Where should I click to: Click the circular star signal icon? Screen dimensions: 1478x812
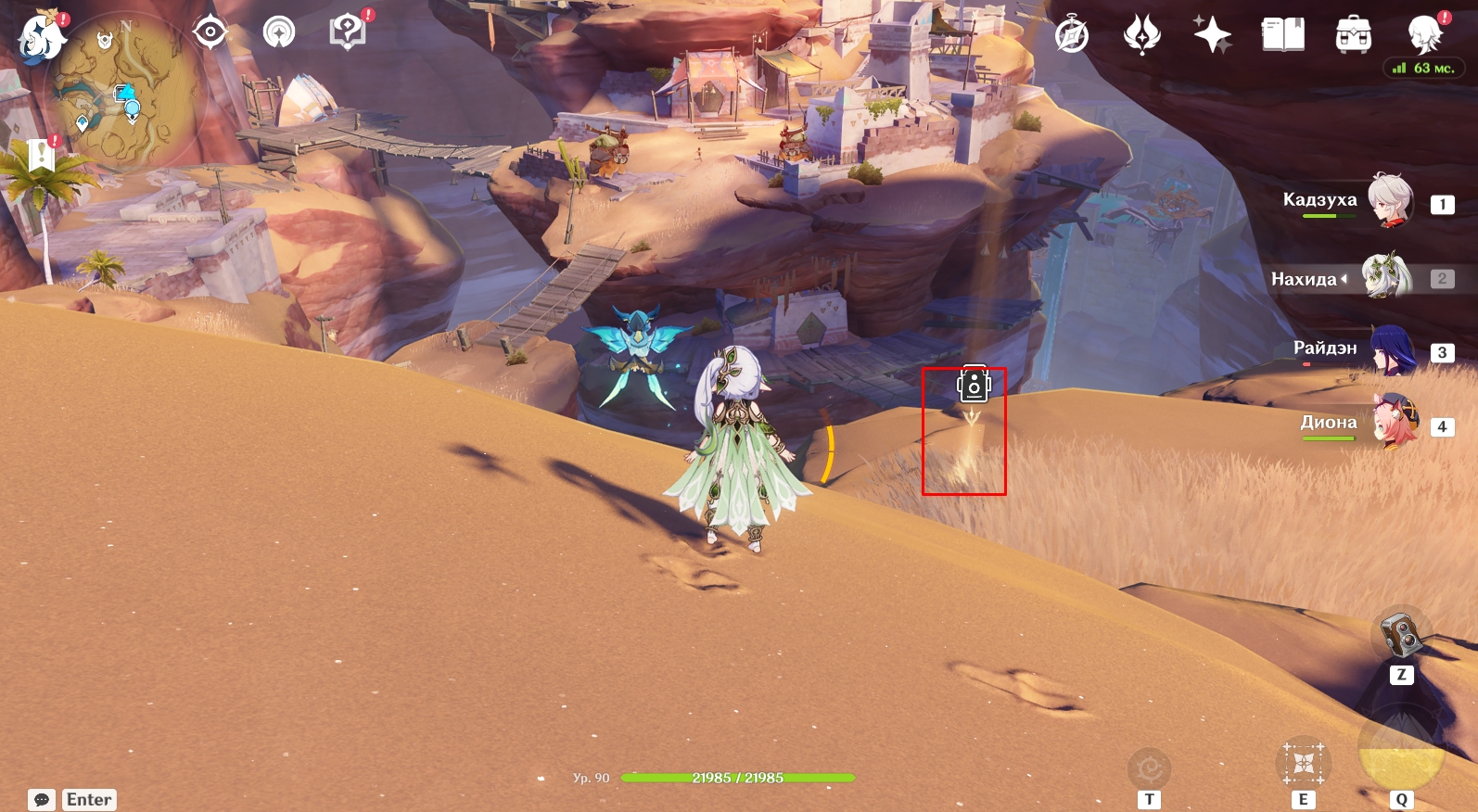[279, 33]
